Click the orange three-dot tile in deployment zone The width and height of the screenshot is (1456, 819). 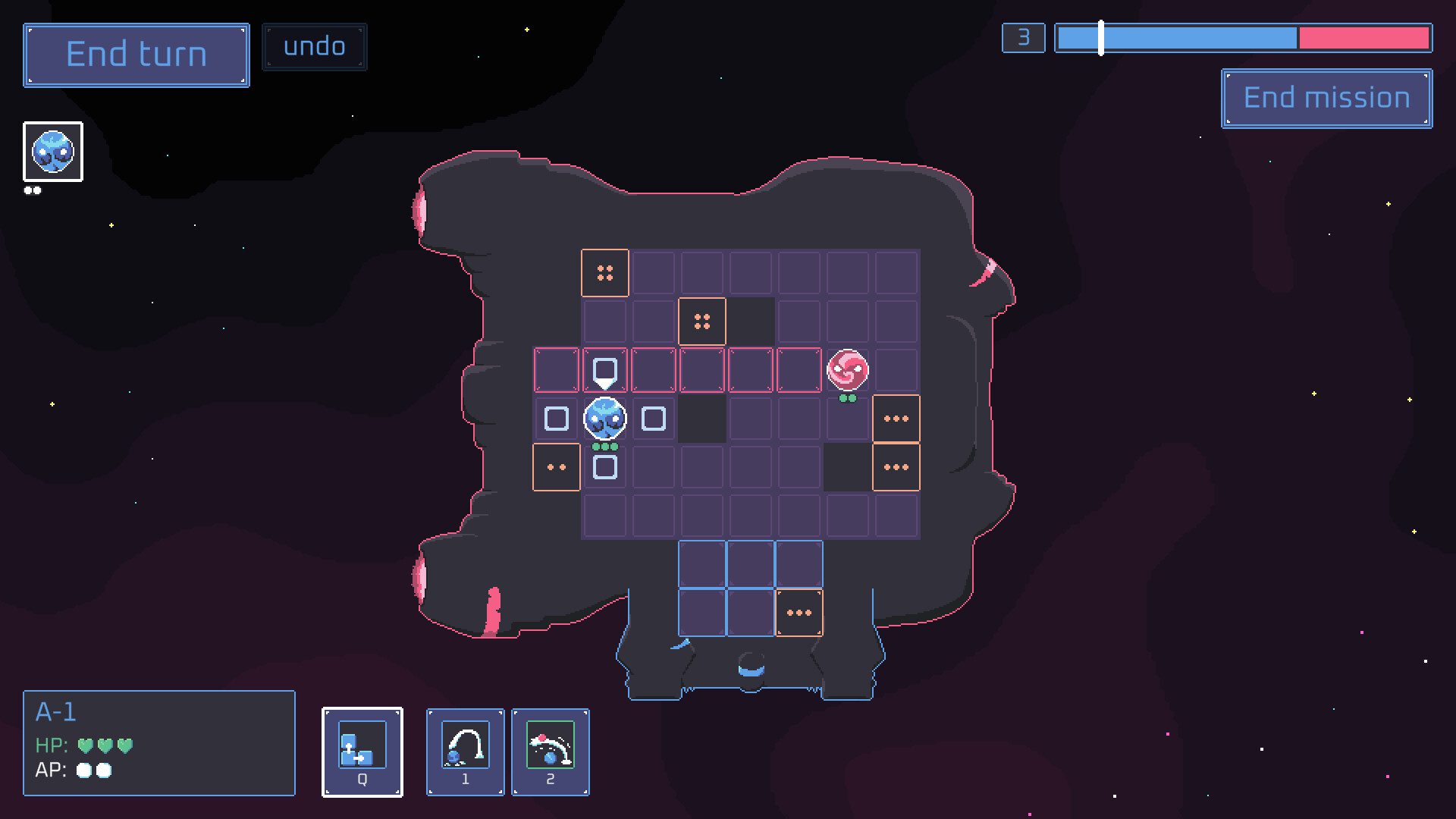799,612
